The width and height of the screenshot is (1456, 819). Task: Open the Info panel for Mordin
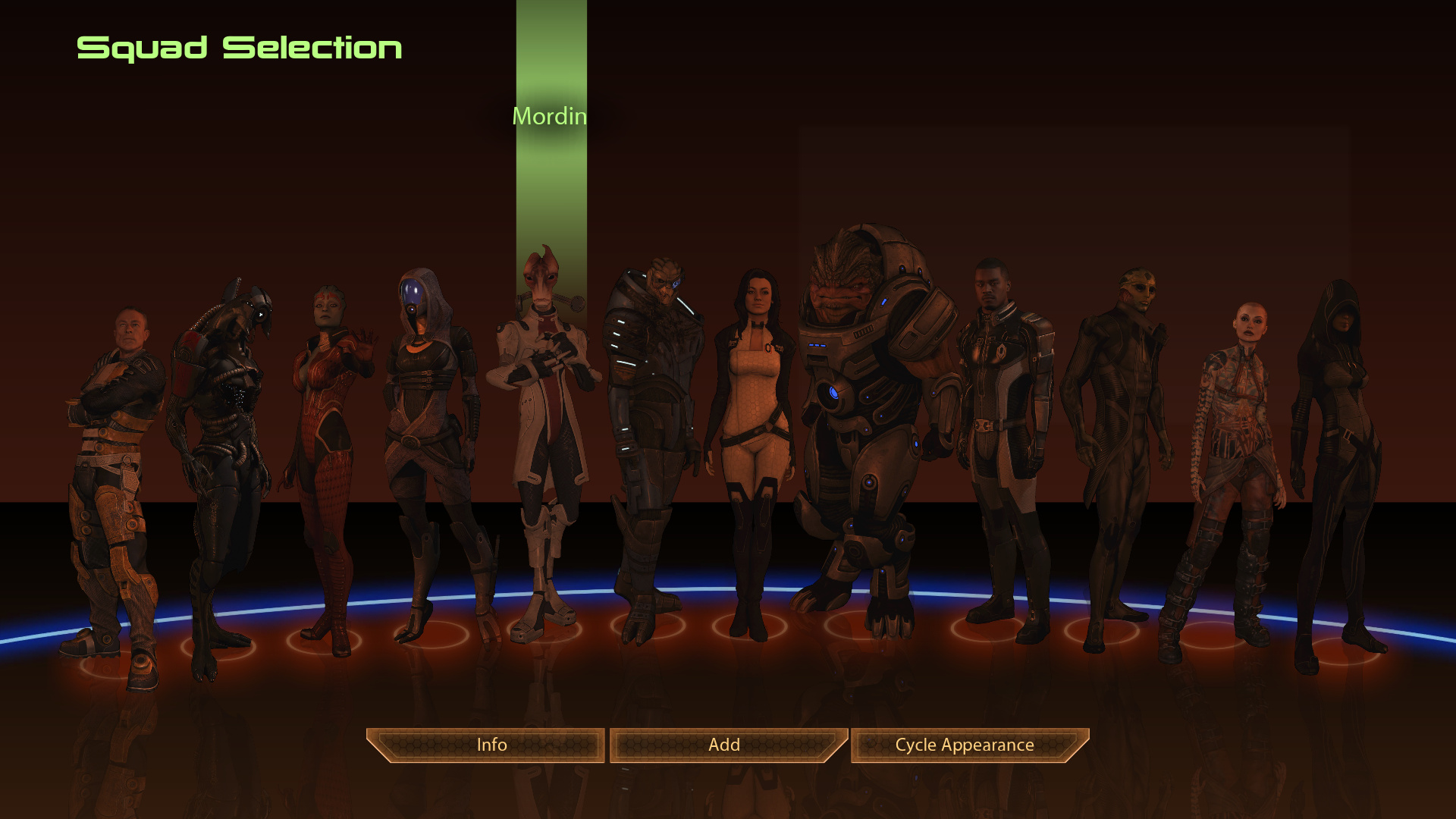coord(491,745)
